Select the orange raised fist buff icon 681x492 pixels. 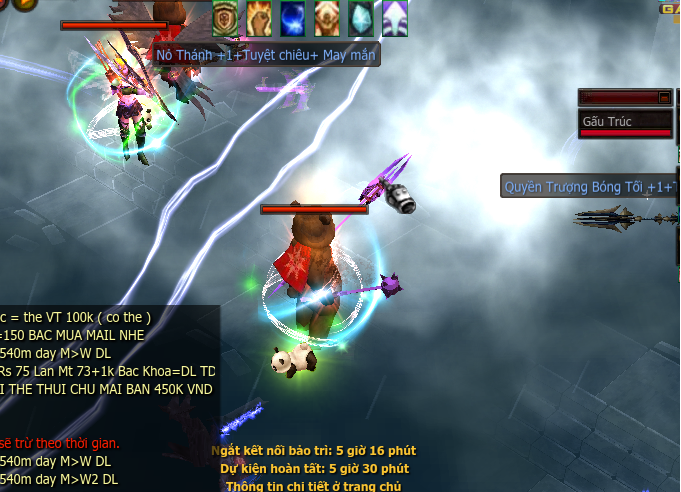259,17
